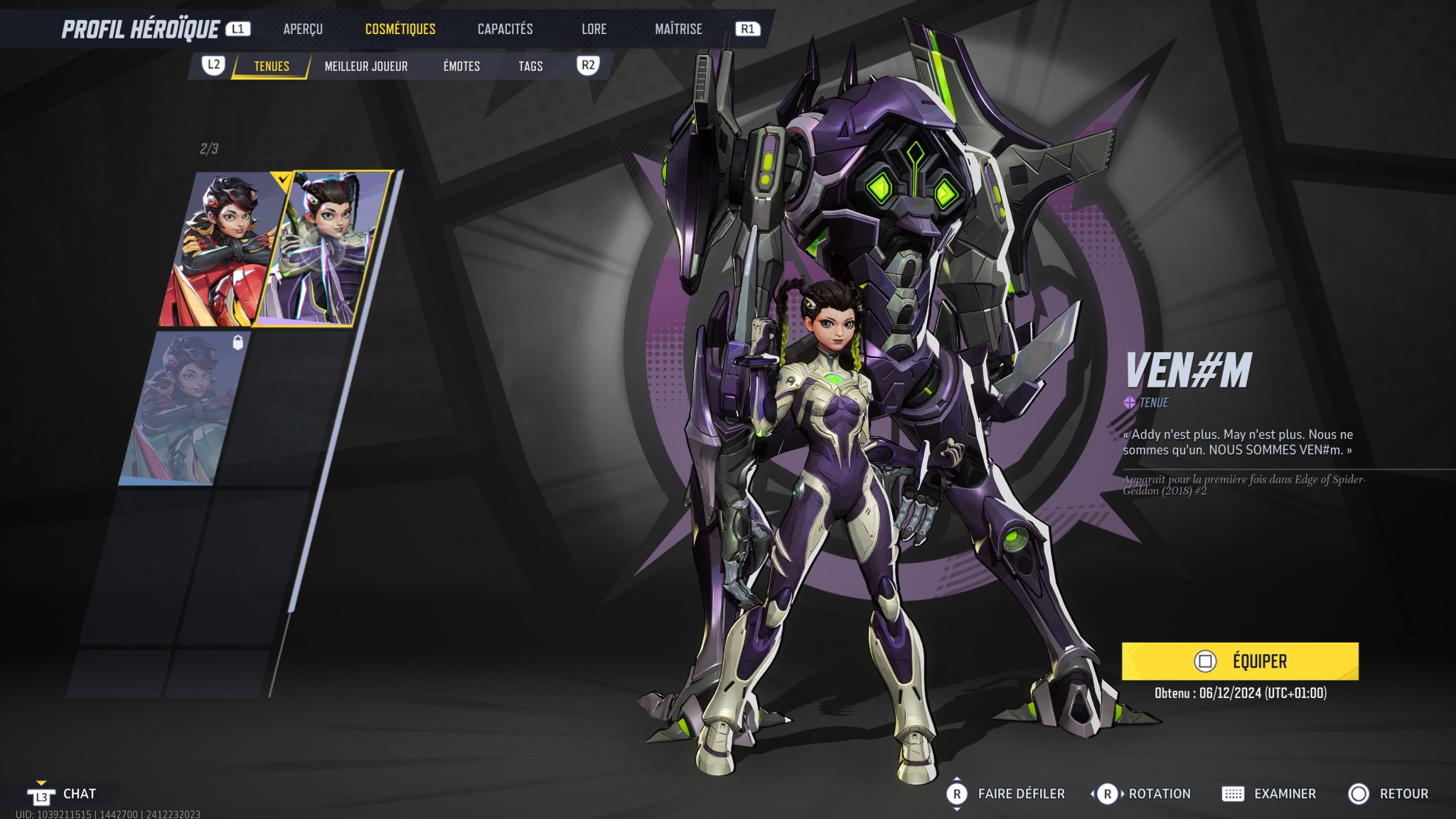Equip the VEN#m costume with Équiper

click(1240, 661)
